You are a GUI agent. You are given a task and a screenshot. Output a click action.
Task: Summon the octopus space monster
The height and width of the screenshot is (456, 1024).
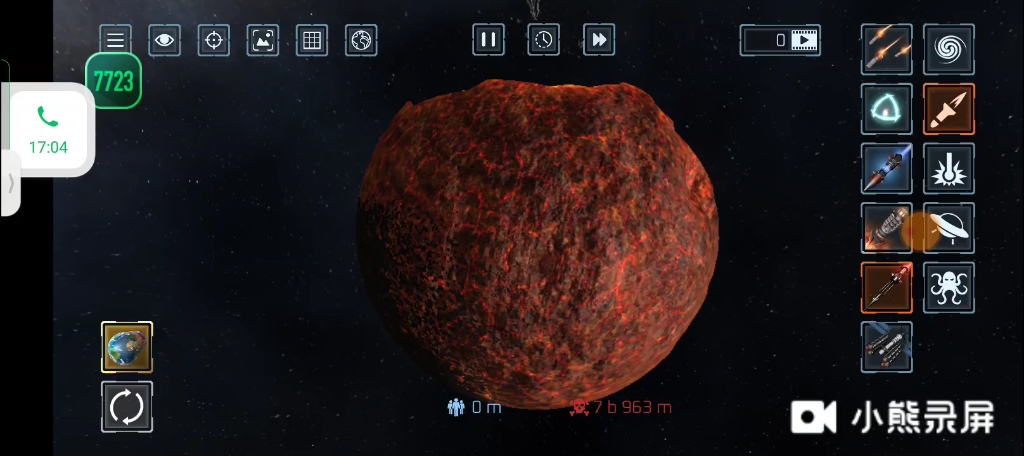(x=948, y=287)
